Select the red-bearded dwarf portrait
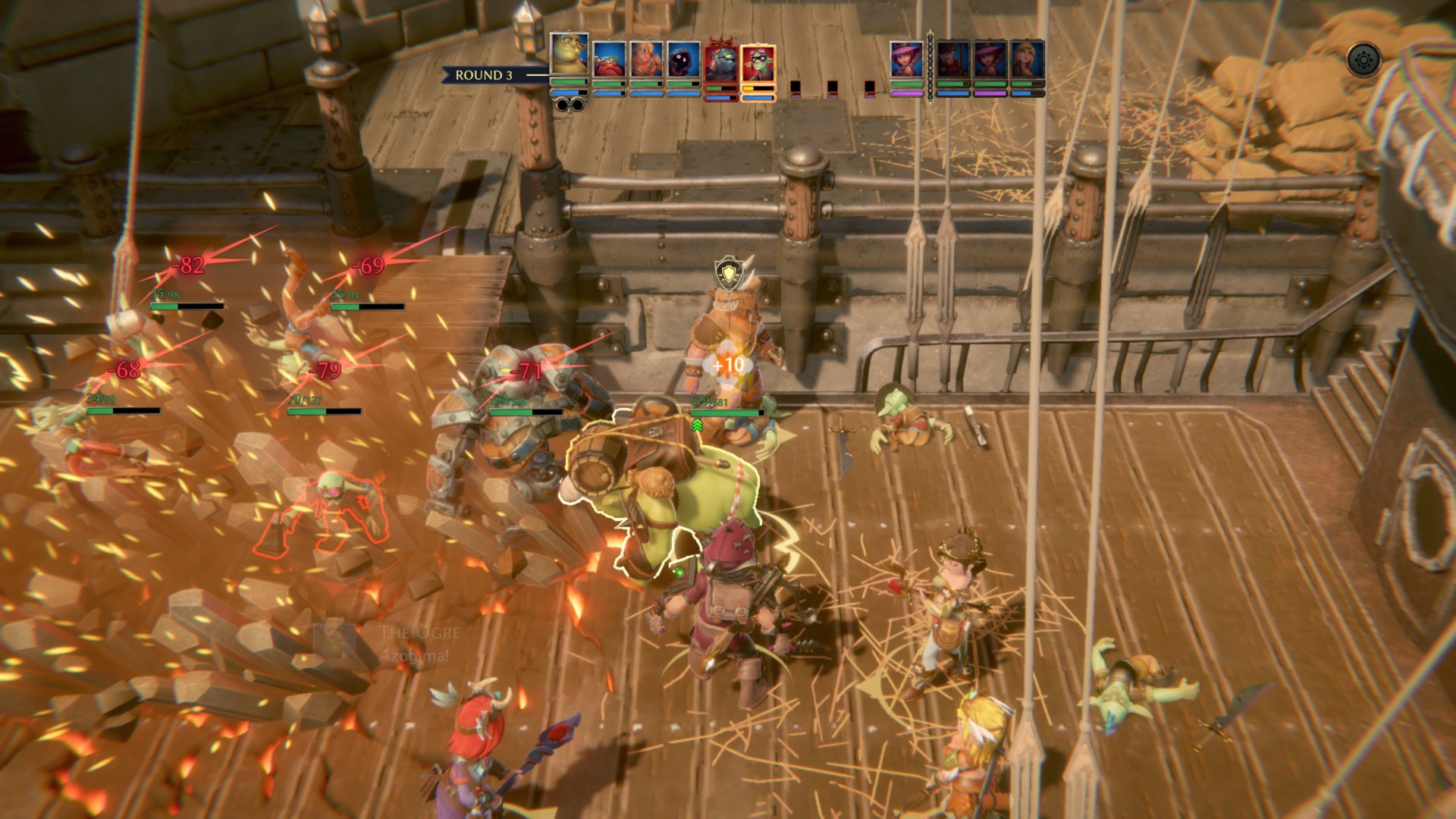 coord(609,59)
